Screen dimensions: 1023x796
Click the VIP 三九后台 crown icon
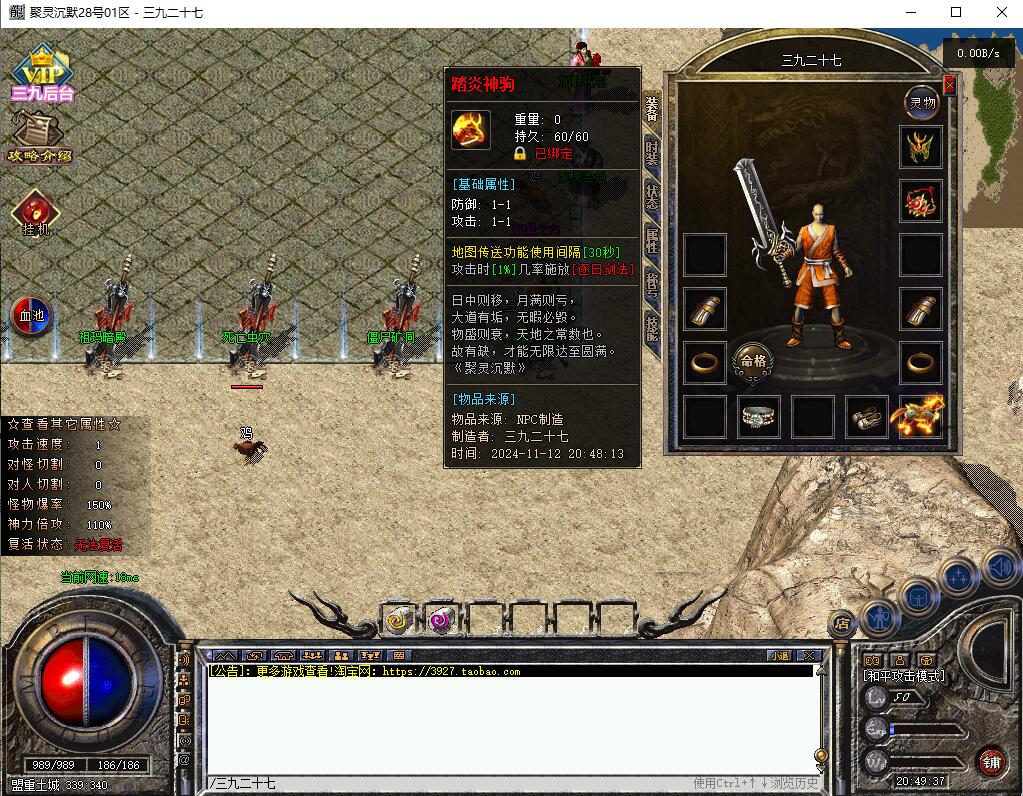pos(43,74)
